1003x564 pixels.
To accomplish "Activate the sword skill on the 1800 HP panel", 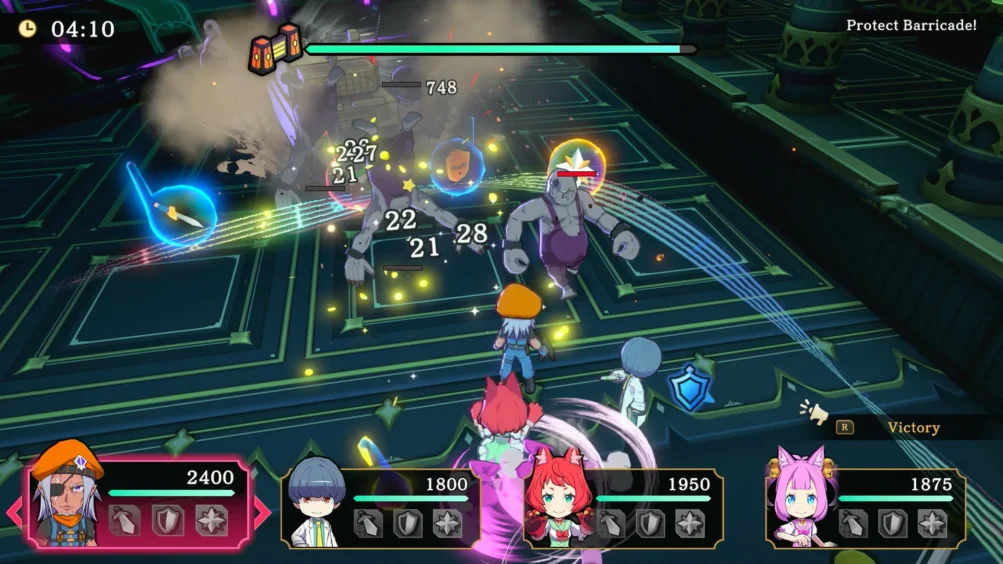I will click(368, 523).
